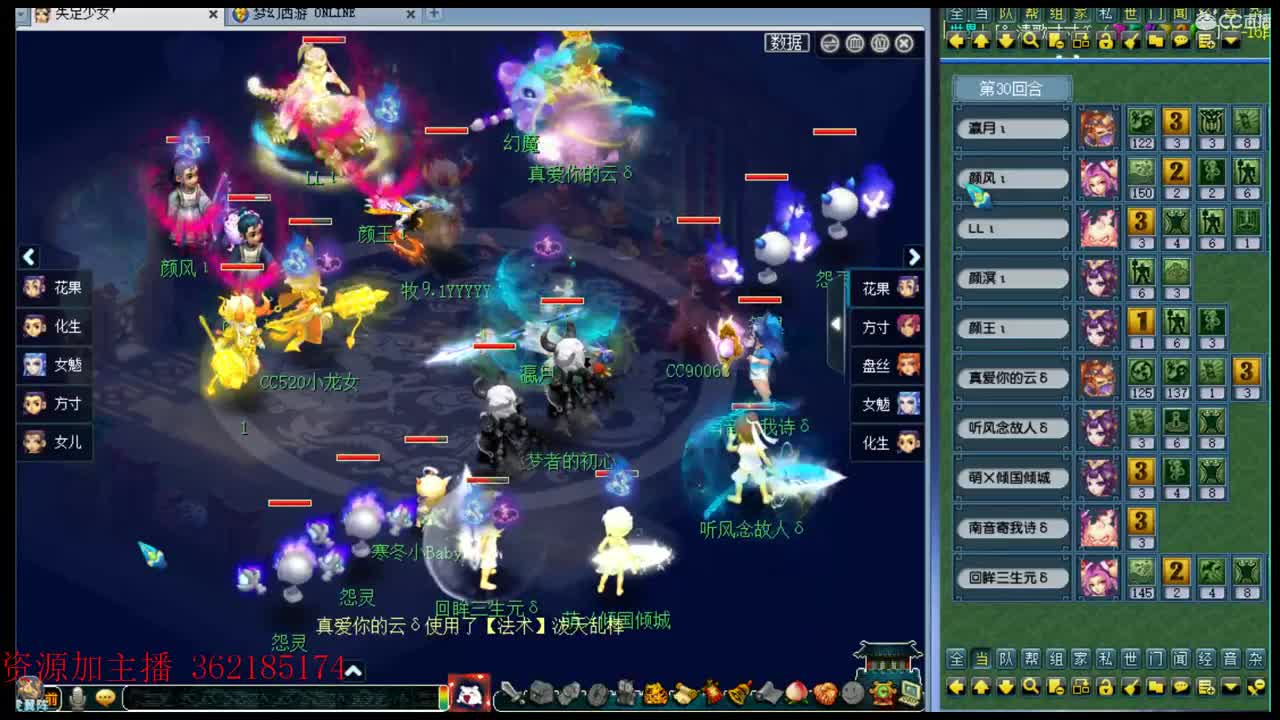Open the emote face icon beside chat bar

106,698
